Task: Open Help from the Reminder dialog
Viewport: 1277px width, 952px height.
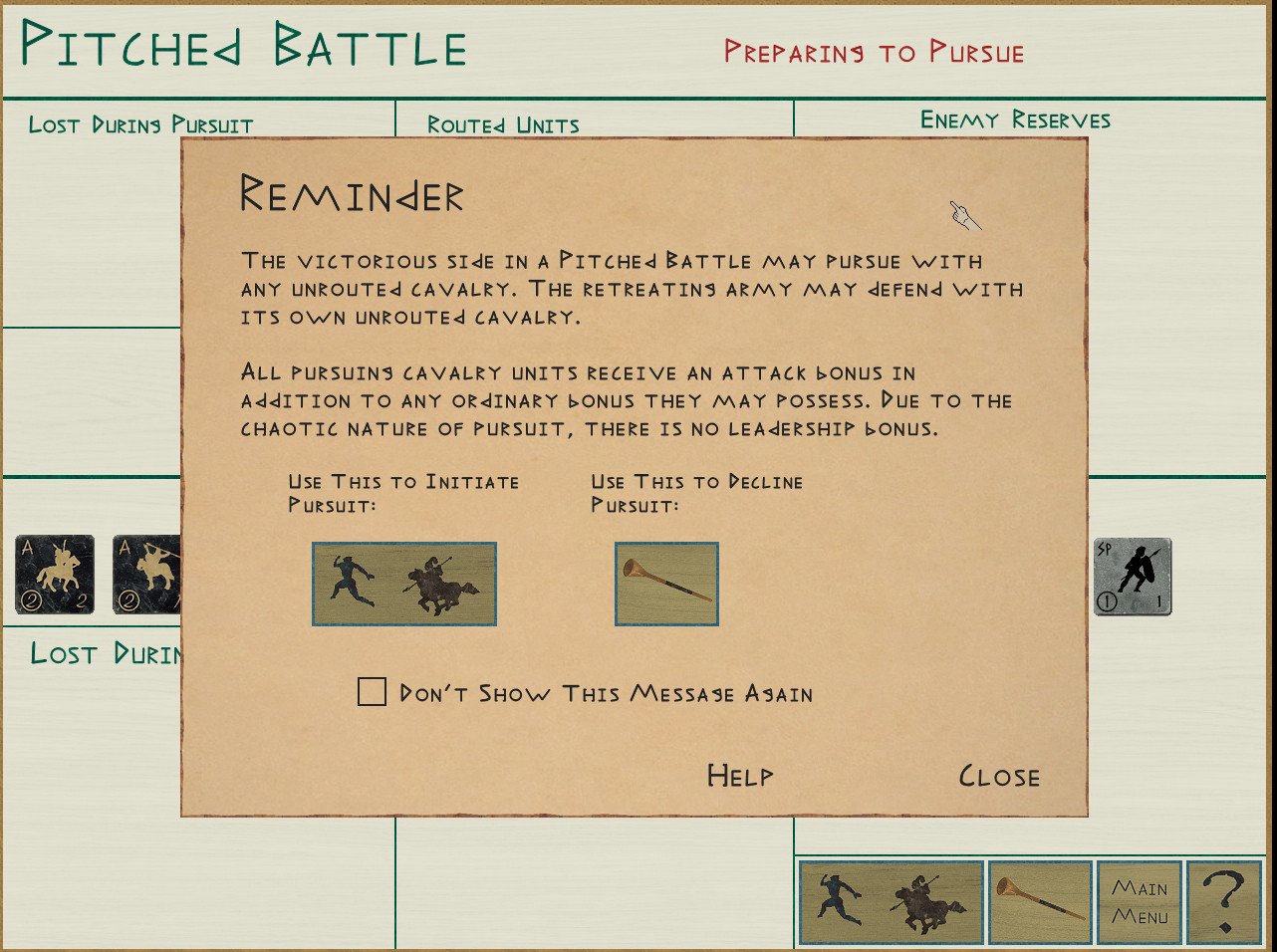Action: tap(739, 776)
